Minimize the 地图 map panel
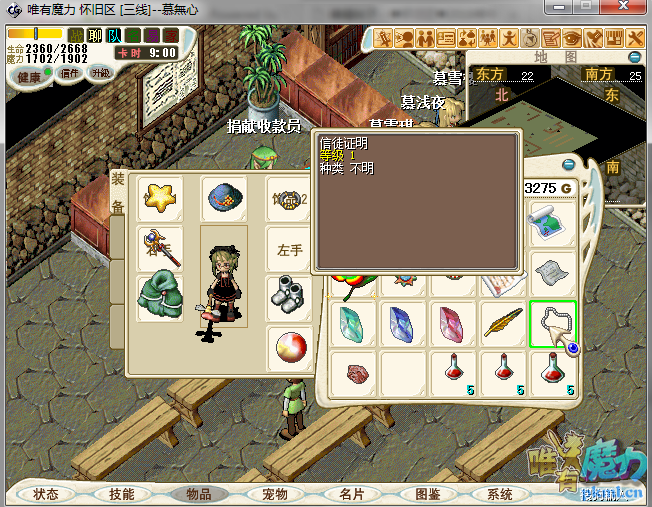Viewport: 652px width, 507px height. 634,57
